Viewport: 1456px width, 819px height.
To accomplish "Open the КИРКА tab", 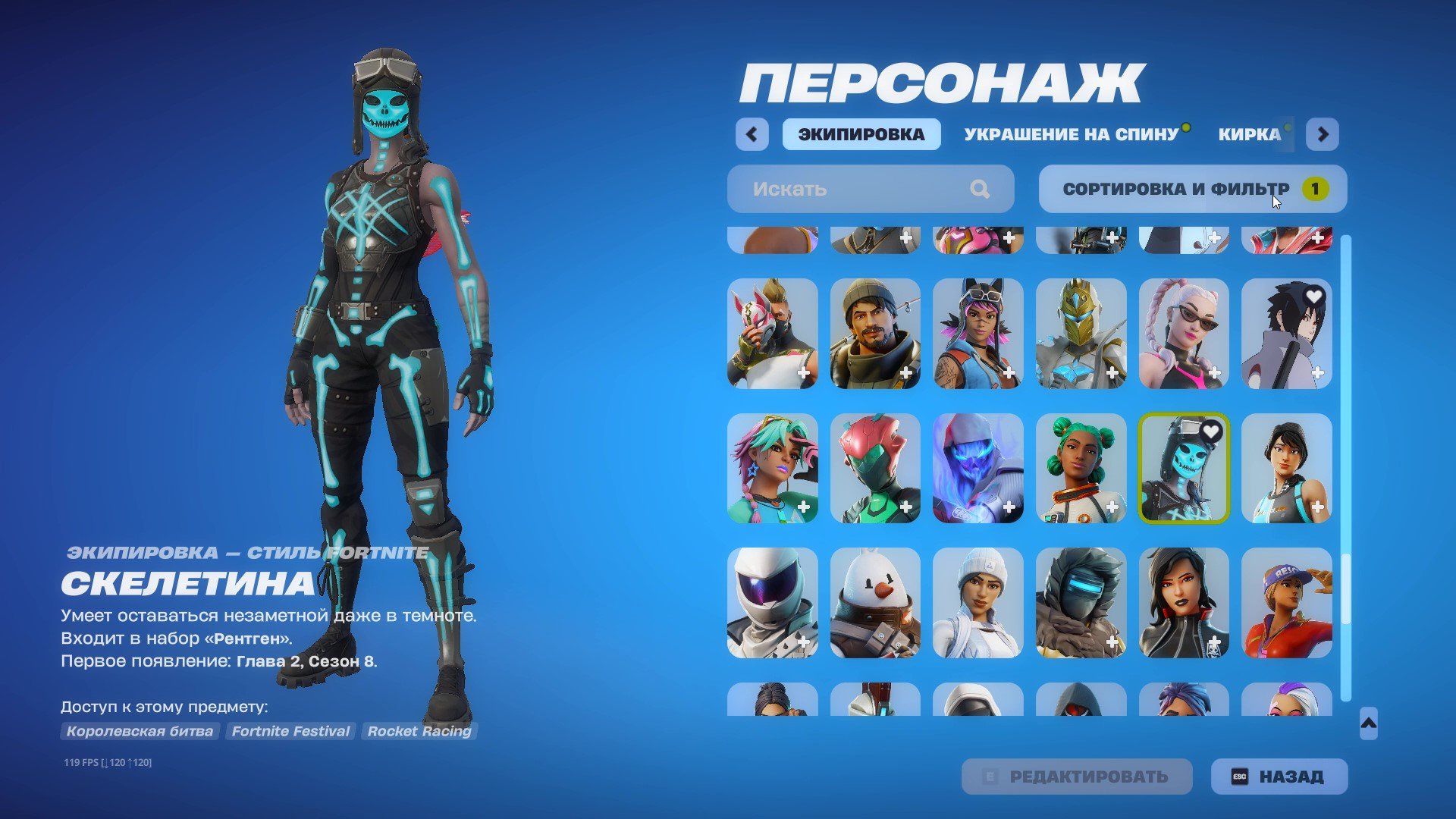I will pyautogui.click(x=1250, y=134).
